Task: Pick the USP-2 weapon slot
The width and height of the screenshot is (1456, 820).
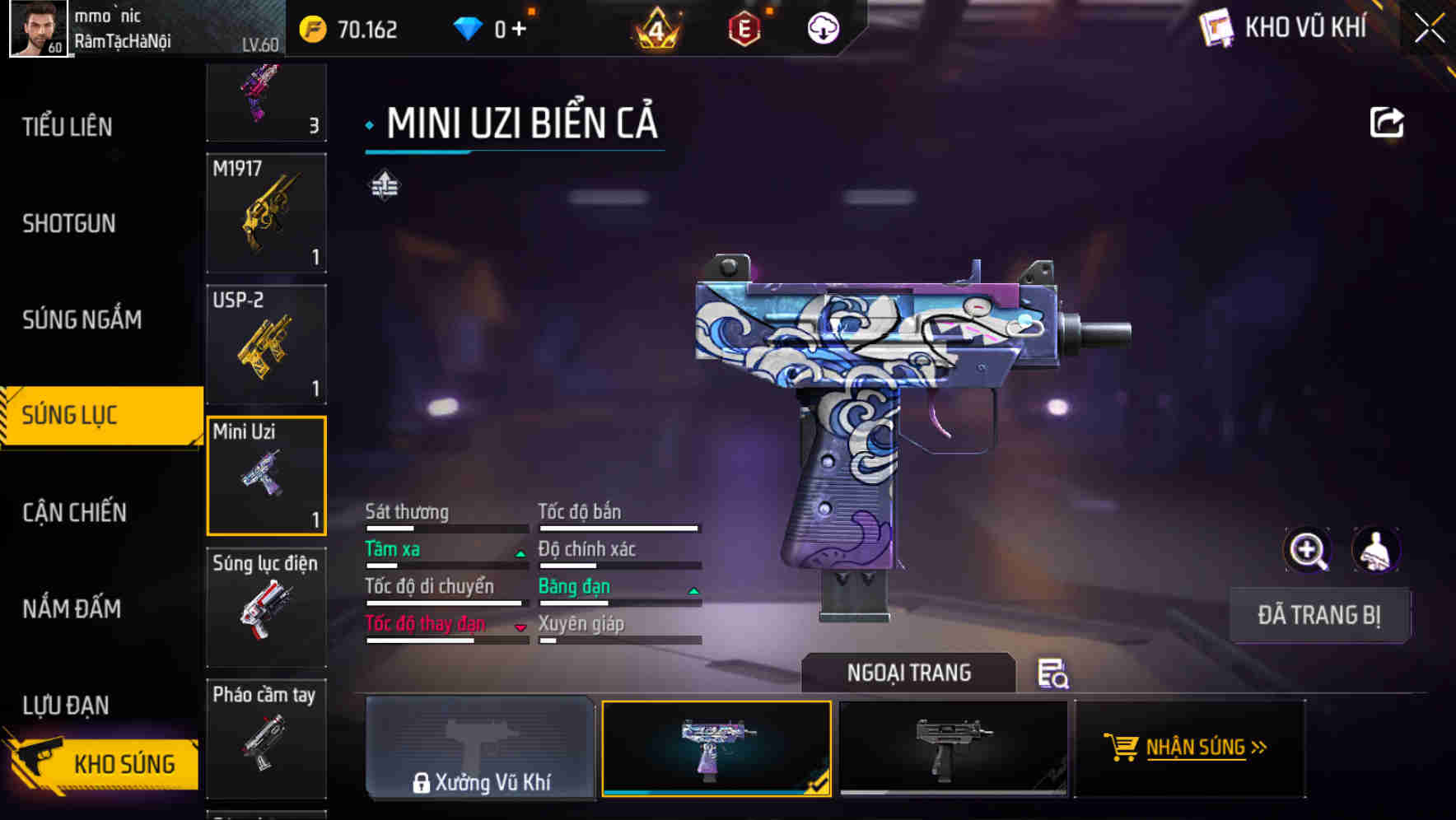Action: click(x=266, y=345)
